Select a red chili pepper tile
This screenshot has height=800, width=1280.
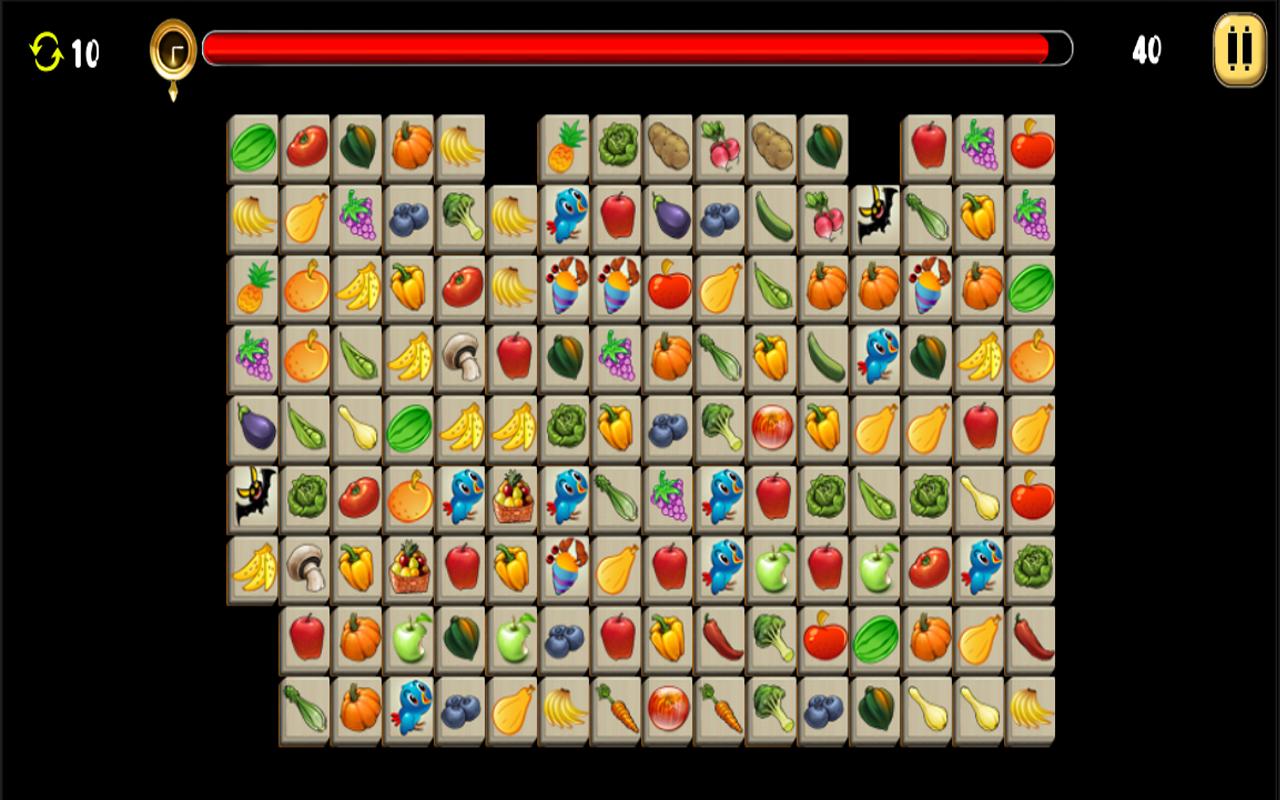721,638
